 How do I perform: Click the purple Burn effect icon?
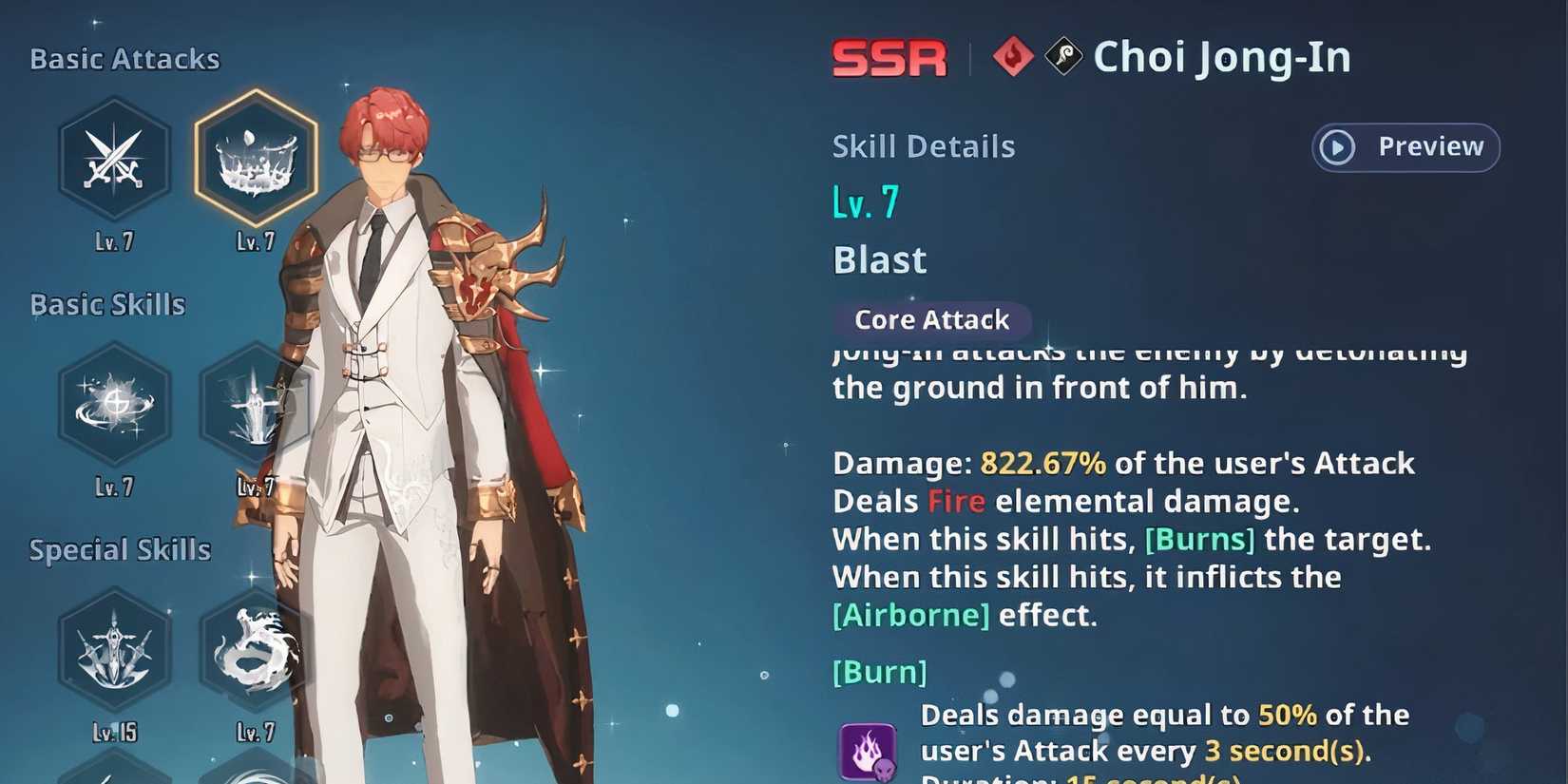[x=867, y=753]
